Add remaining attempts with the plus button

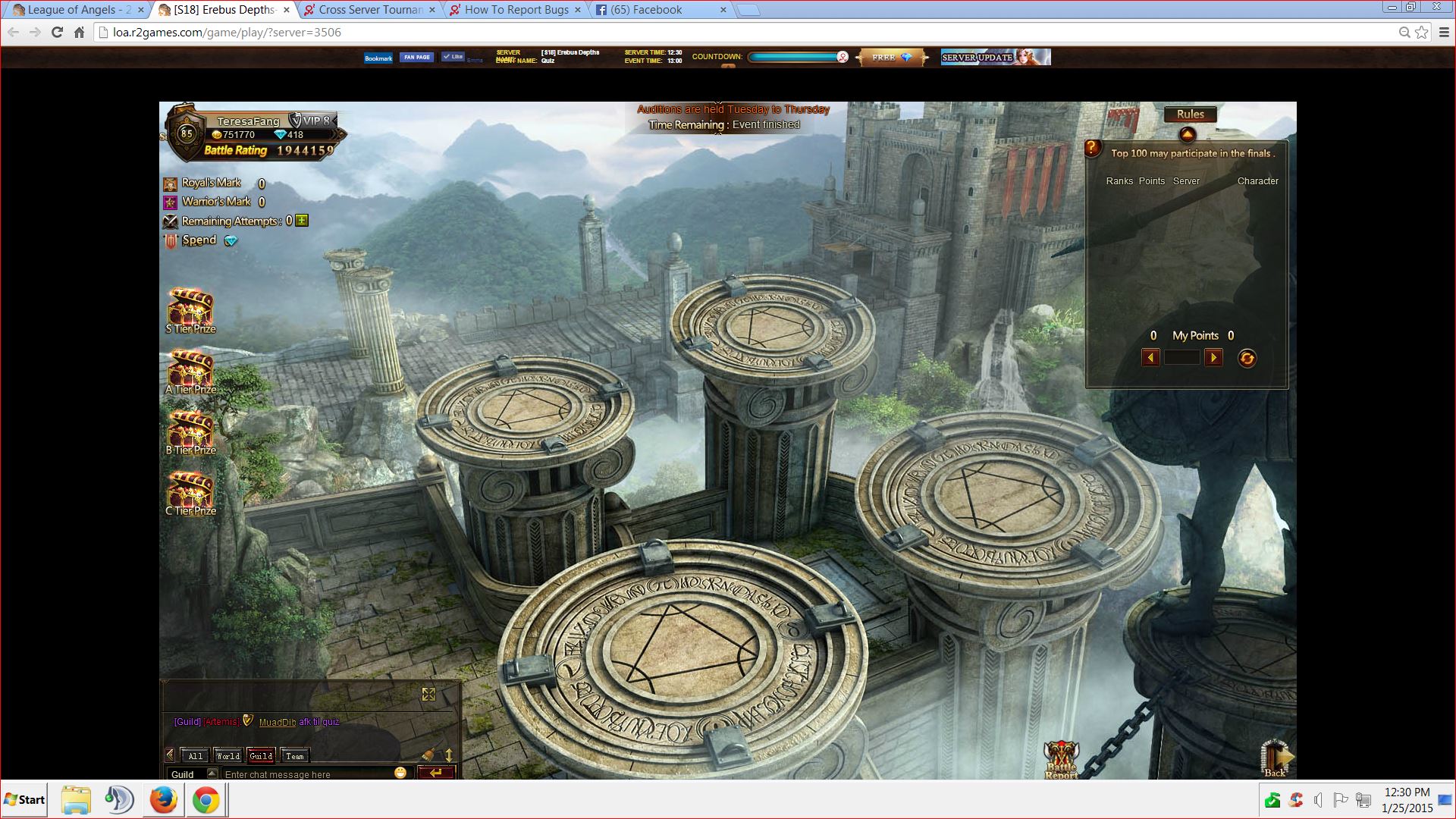[x=302, y=221]
